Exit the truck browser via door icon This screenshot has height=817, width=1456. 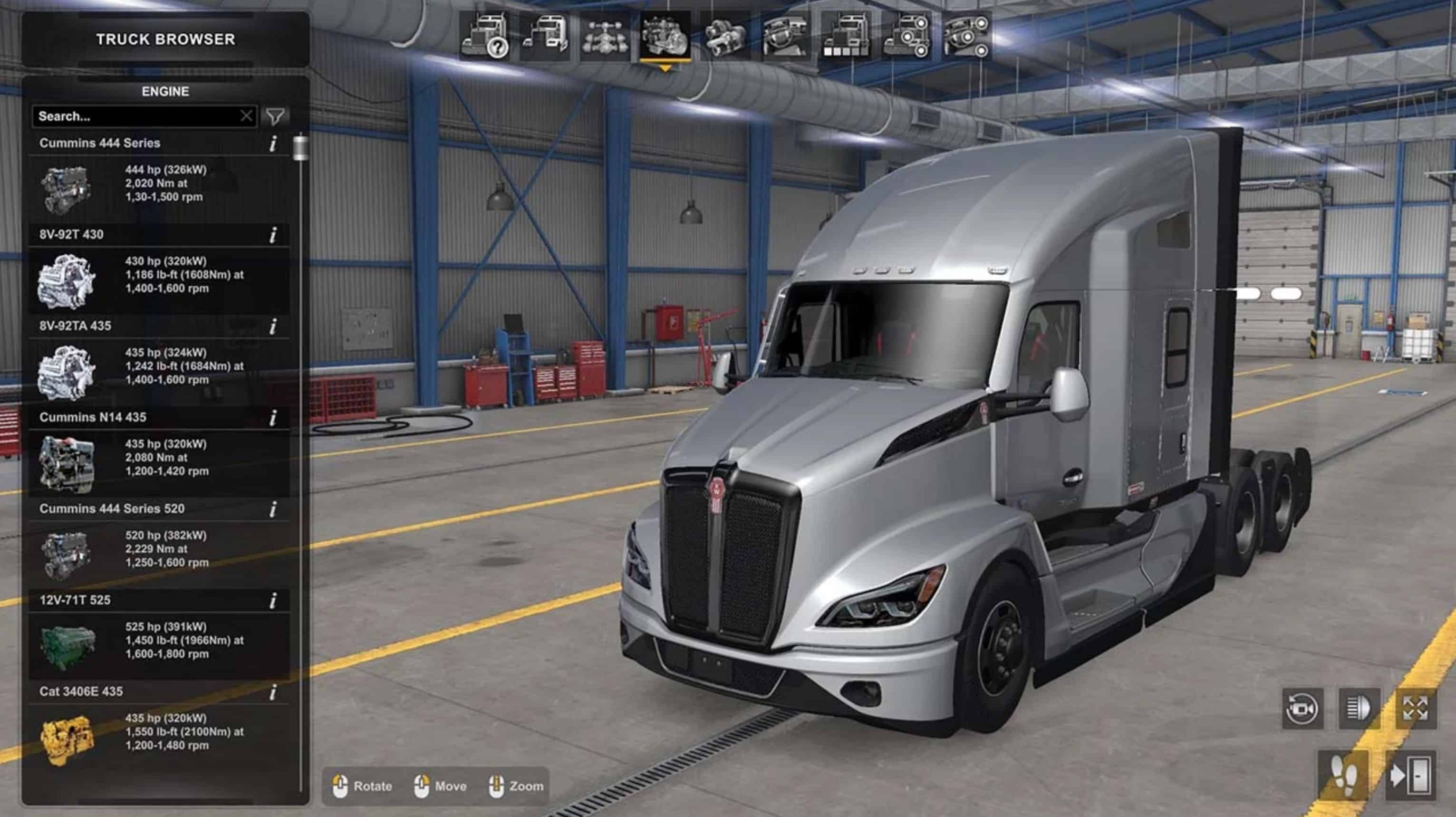(1411, 775)
